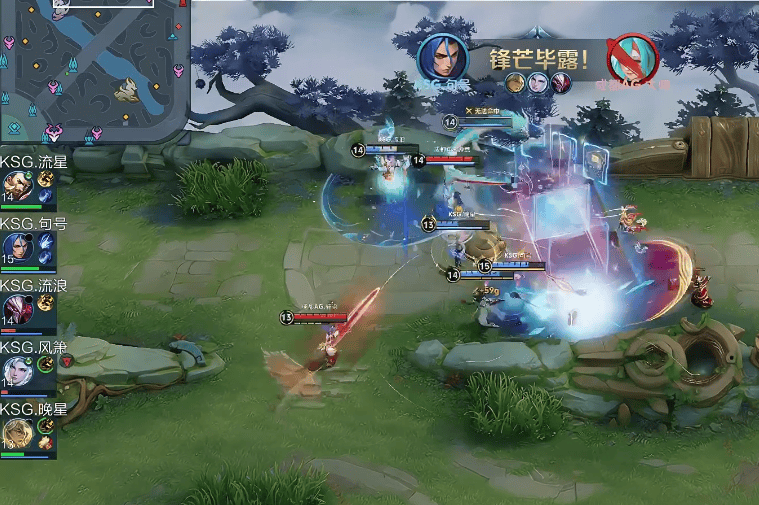
Task: Click the killer's blue-ringed portrait in kill banner
Action: coord(442,58)
